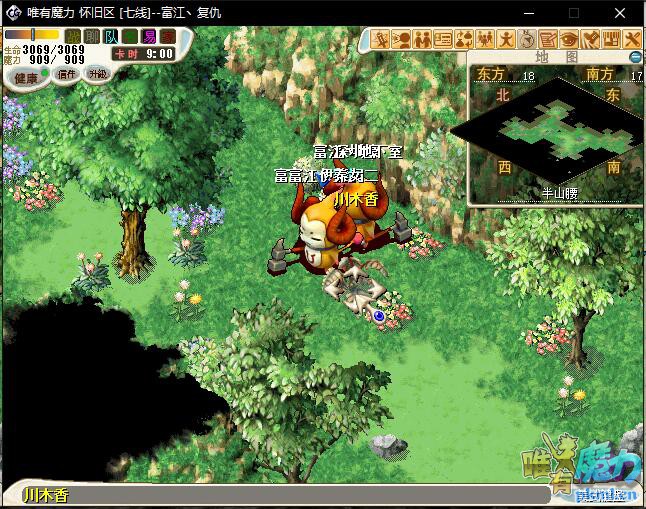Close the 地图 minimap panel

tap(636, 57)
